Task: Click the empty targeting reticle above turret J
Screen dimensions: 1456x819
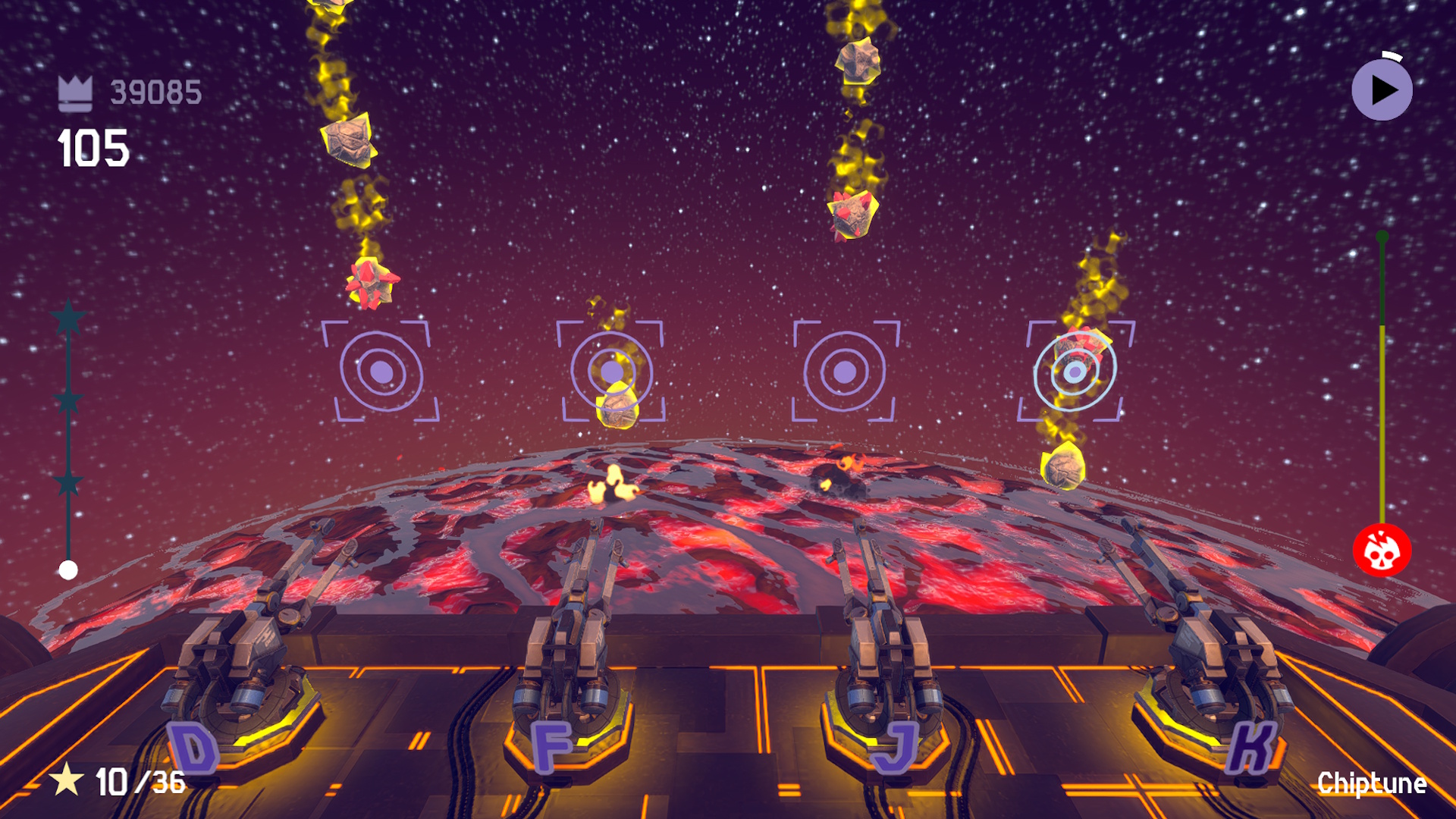Action: tap(843, 372)
